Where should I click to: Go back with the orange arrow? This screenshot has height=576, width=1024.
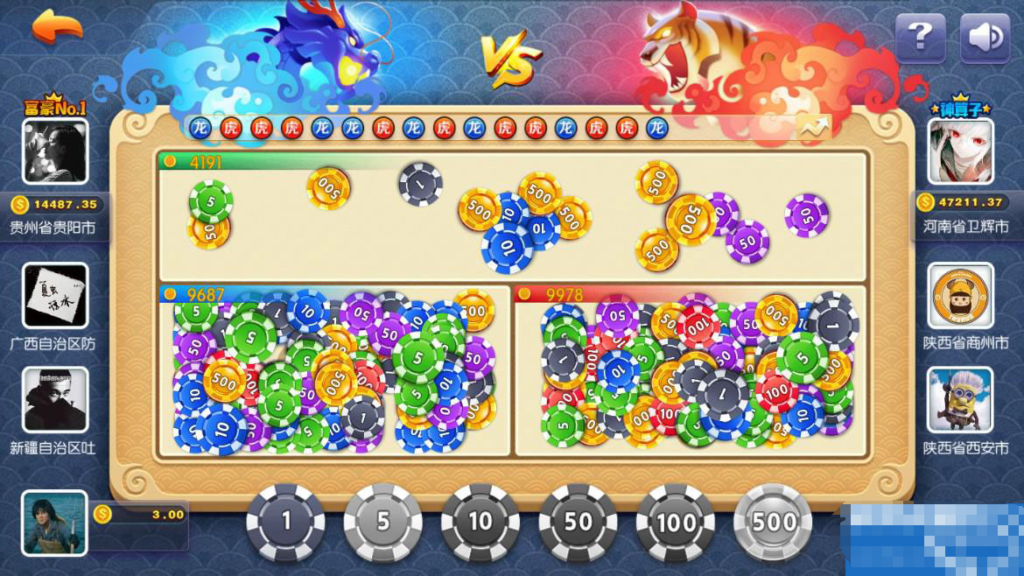(x=57, y=28)
